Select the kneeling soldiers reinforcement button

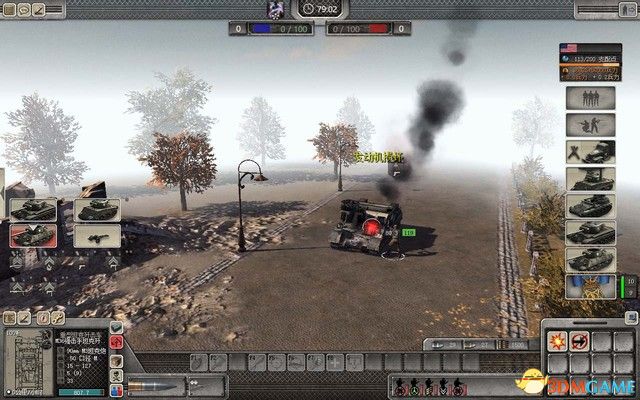point(589,126)
